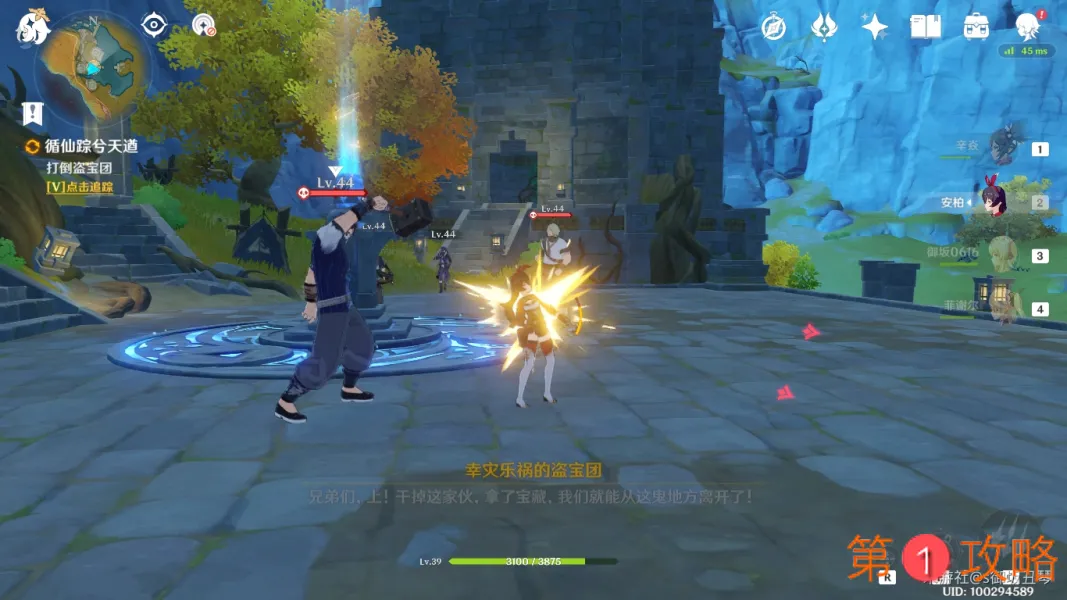Open the Paimon main menu
This screenshot has width=1067, height=600.
(x=32, y=27)
